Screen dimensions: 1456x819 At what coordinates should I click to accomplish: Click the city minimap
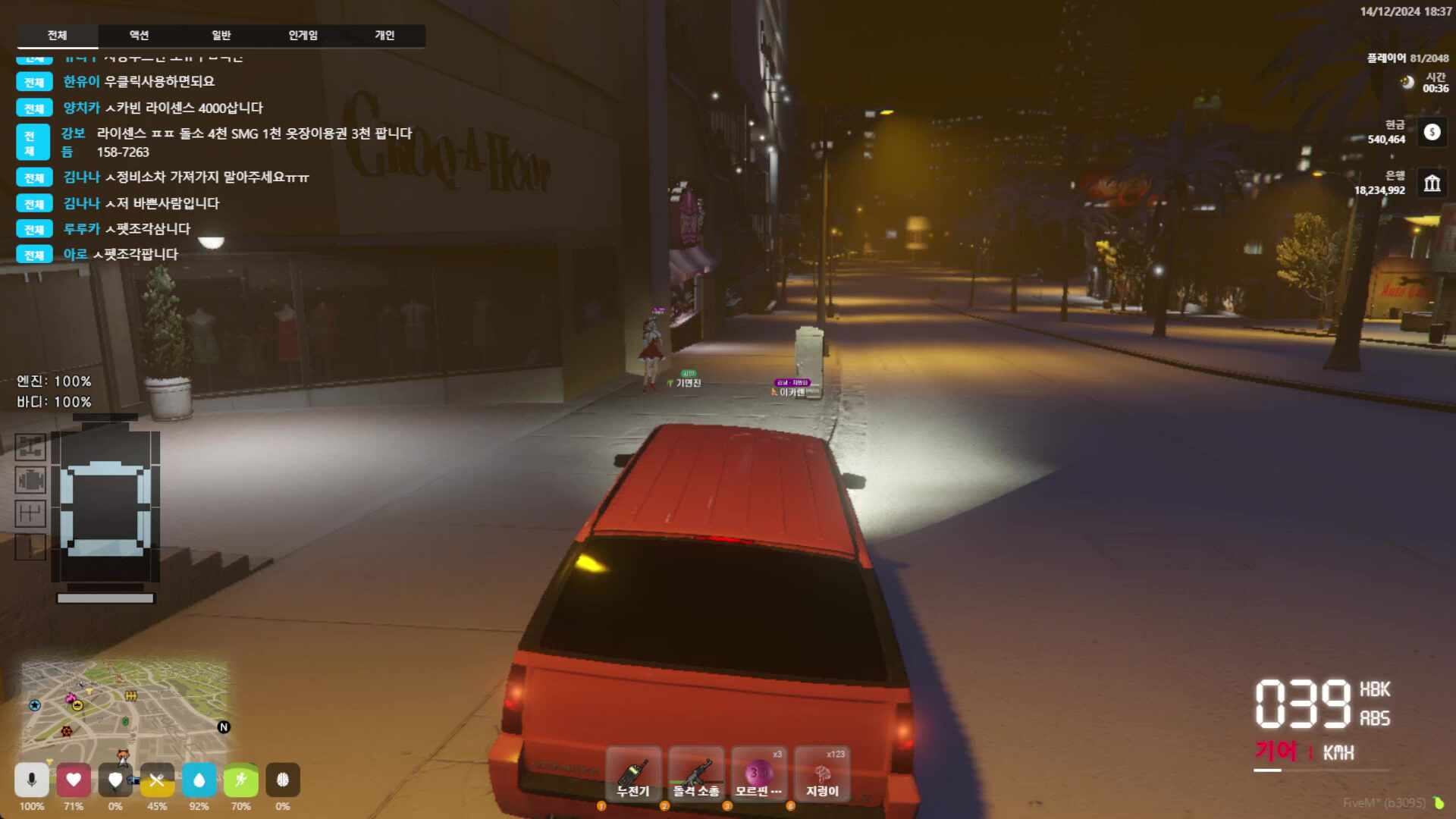(125, 704)
